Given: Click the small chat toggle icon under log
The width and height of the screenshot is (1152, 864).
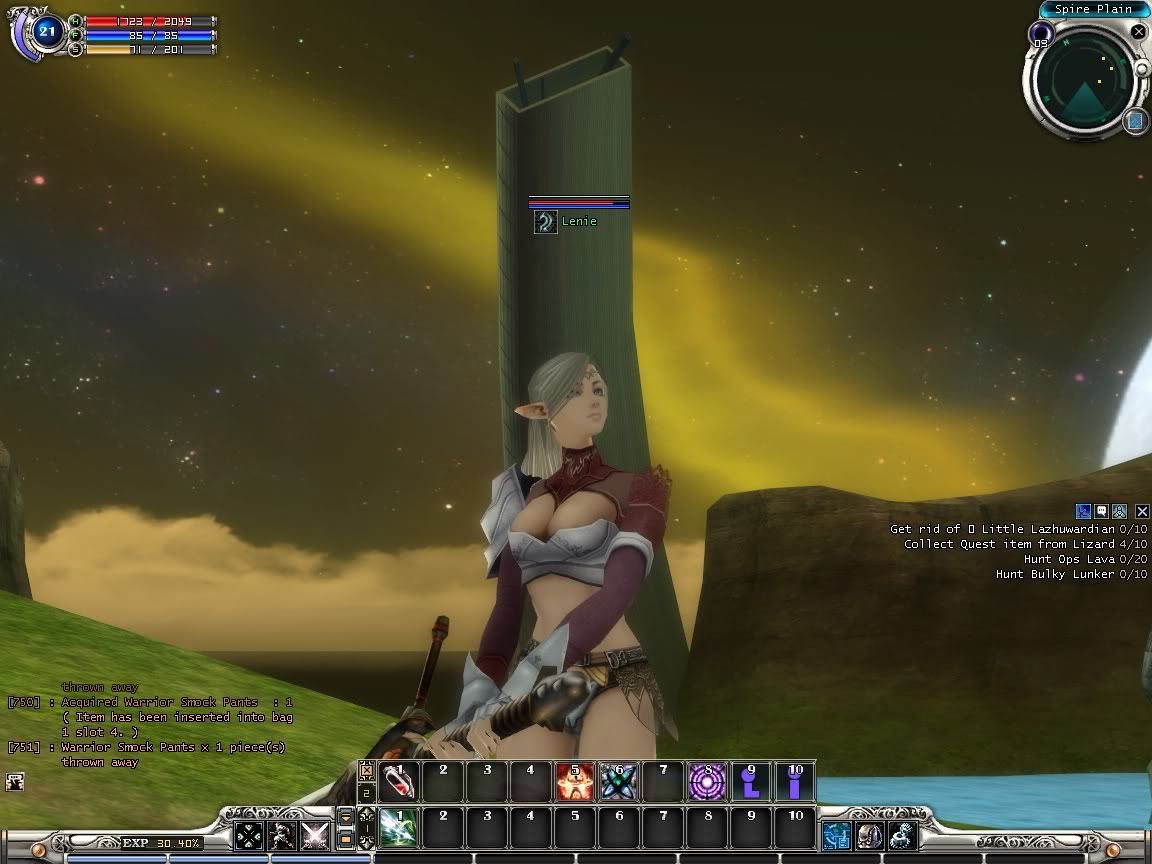Looking at the screenshot, I should coord(14,782).
